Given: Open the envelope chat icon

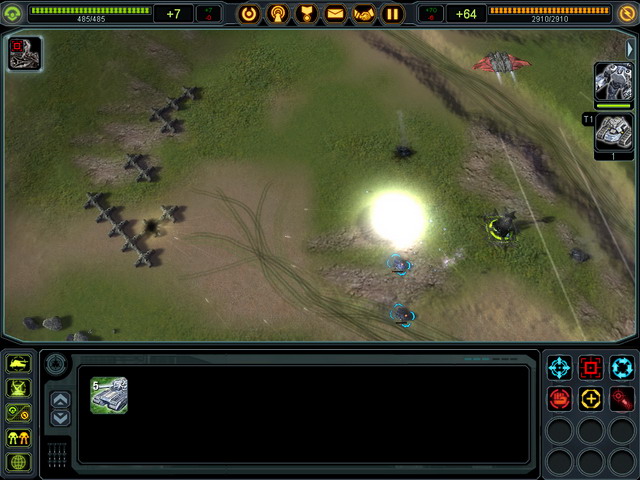Looking at the screenshot, I should pyautogui.click(x=335, y=14).
